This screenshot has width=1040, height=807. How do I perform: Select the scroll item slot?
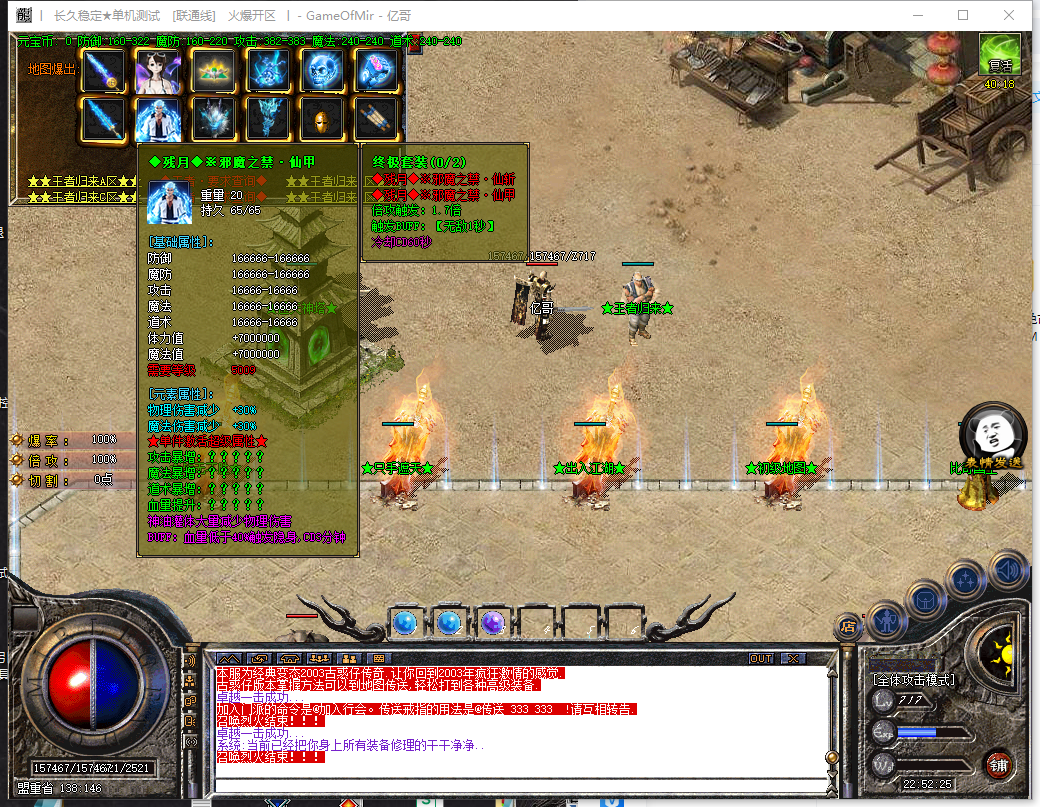(x=376, y=119)
